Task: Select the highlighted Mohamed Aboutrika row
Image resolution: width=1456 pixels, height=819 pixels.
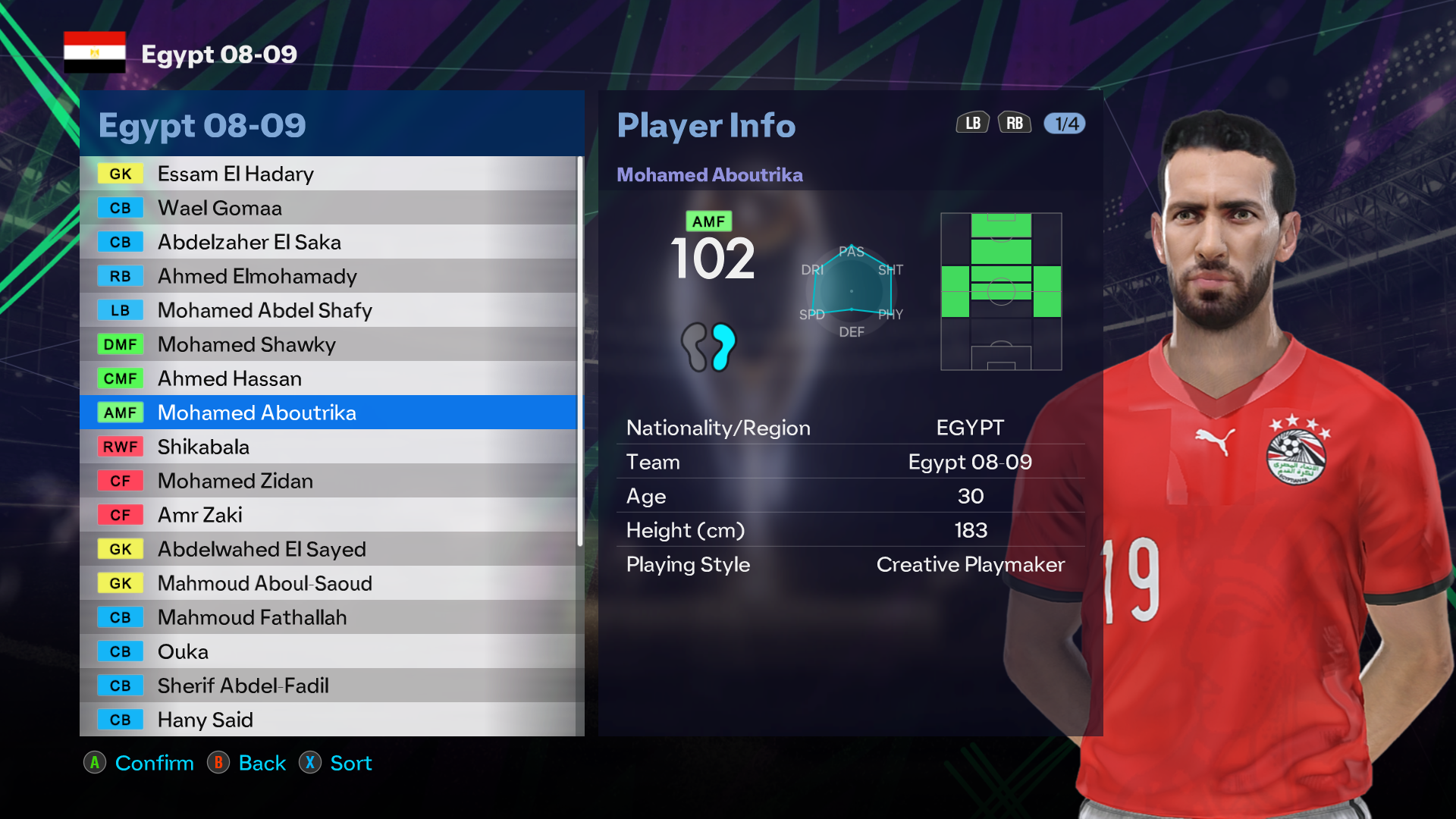Action: tap(328, 413)
